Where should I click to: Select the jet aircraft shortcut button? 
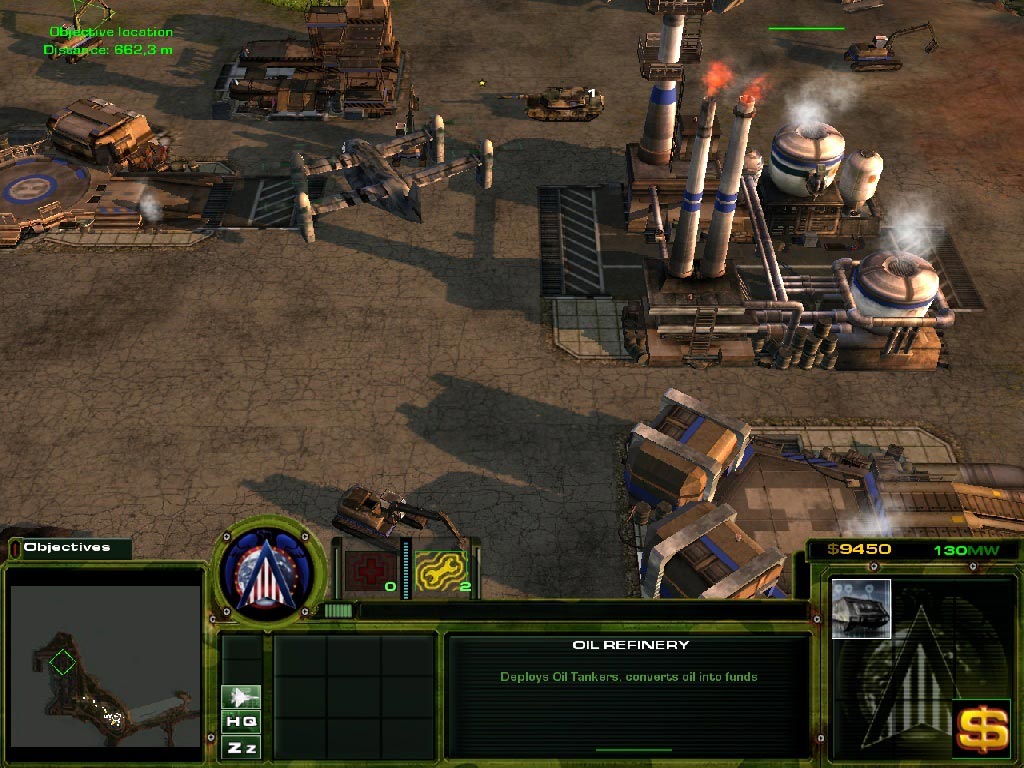[241, 697]
